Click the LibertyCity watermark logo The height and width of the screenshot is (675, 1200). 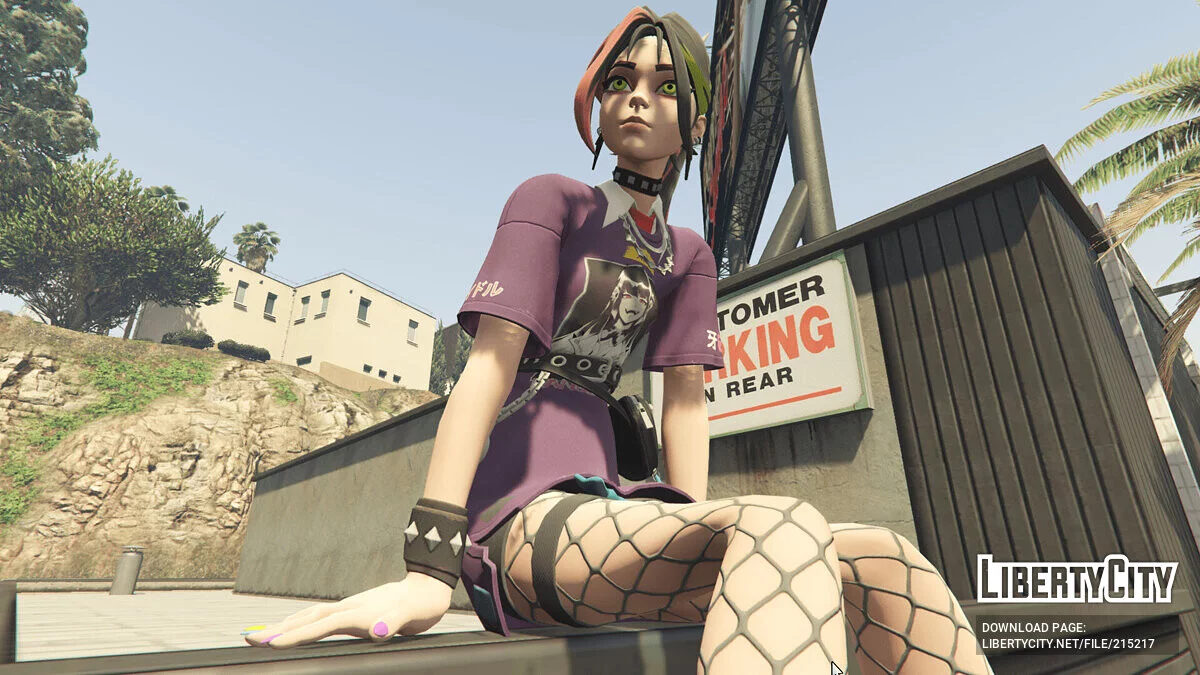[1076, 580]
